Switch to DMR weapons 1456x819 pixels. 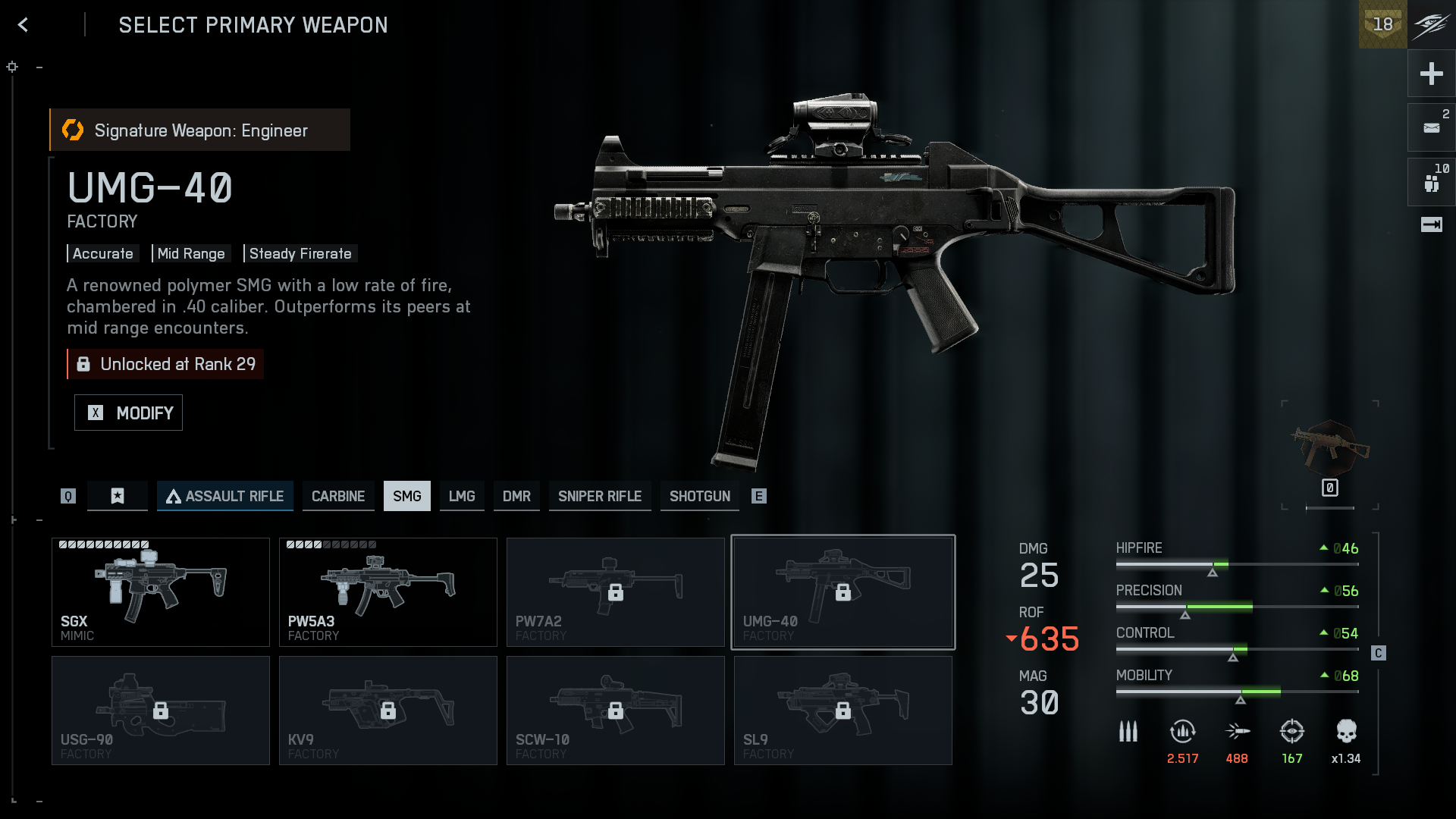[516, 496]
